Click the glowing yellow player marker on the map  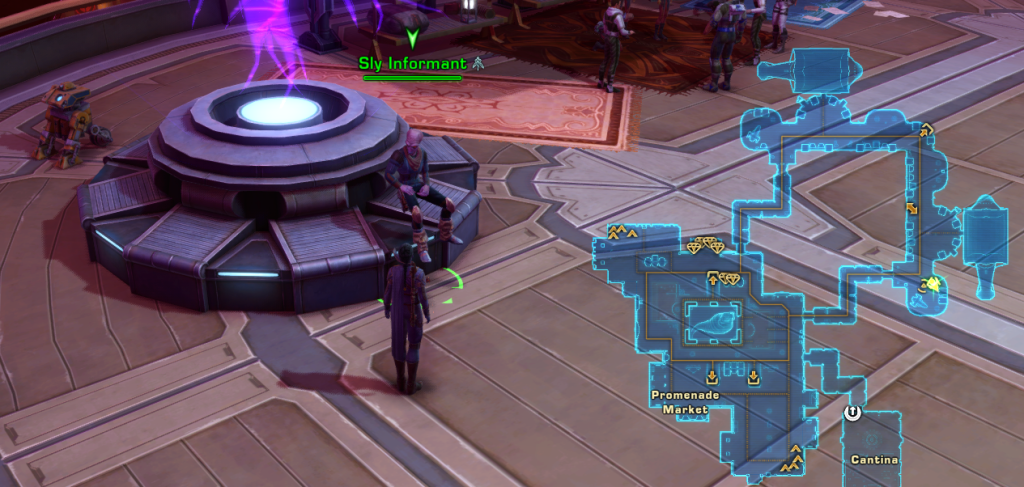(933, 286)
